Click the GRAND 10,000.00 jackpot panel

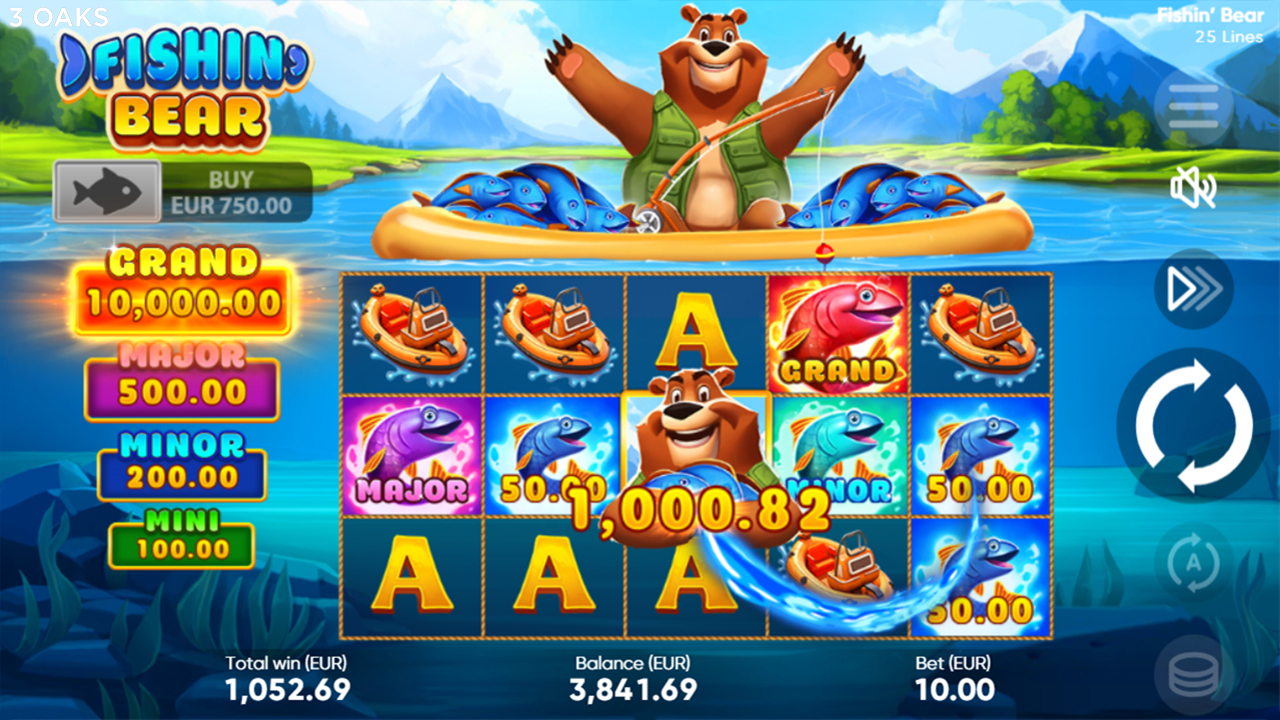point(182,283)
